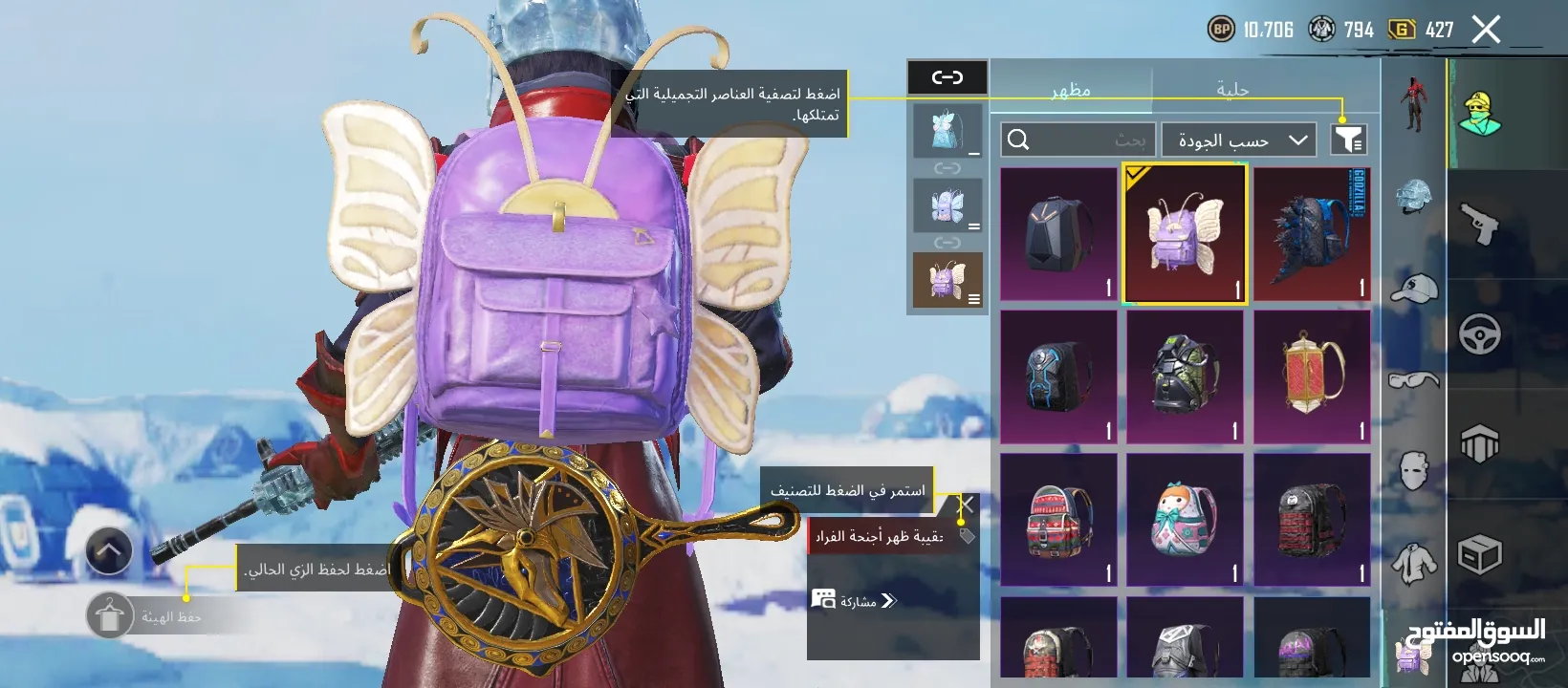Select the green camo backpack skin

coord(1185,376)
